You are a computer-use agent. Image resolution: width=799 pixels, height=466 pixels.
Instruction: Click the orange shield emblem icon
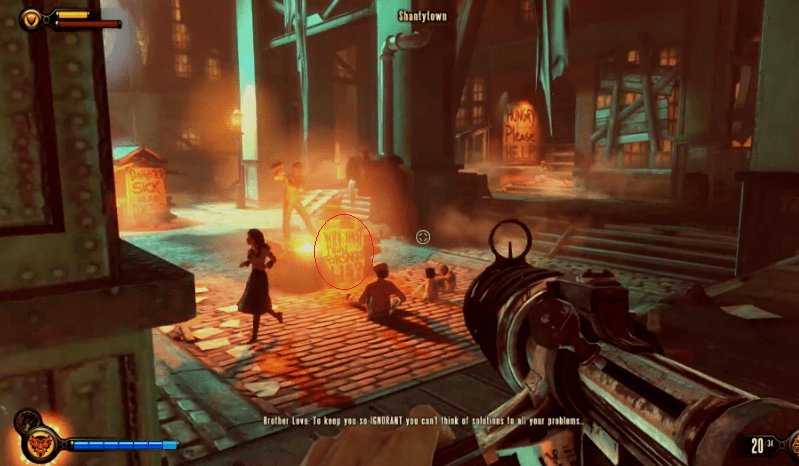[x=32, y=18]
